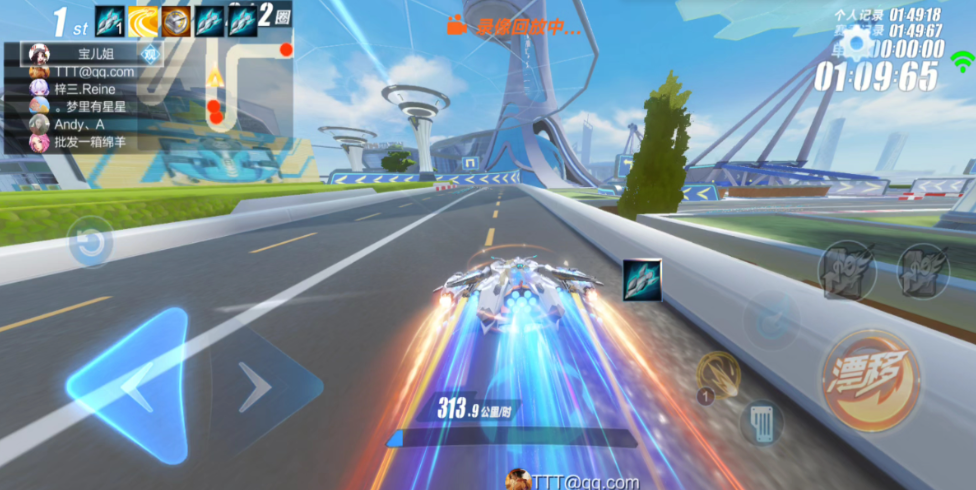The image size is (976, 490).
Task: Pick 梦里有星星 in the ranking list
Action: coord(85,107)
